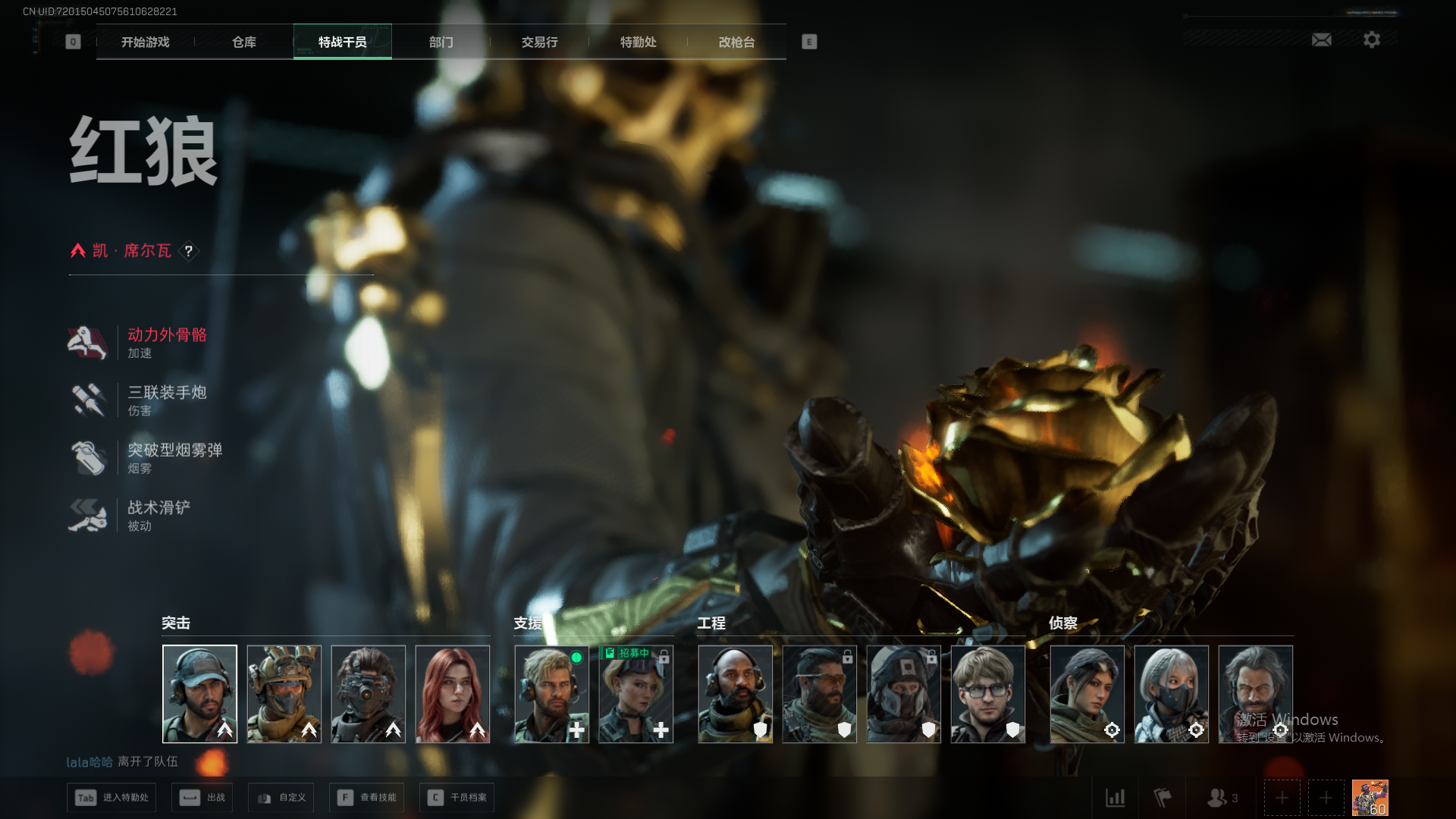
Task: Pick the red-haired assault operator portrait
Action: (452, 694)
